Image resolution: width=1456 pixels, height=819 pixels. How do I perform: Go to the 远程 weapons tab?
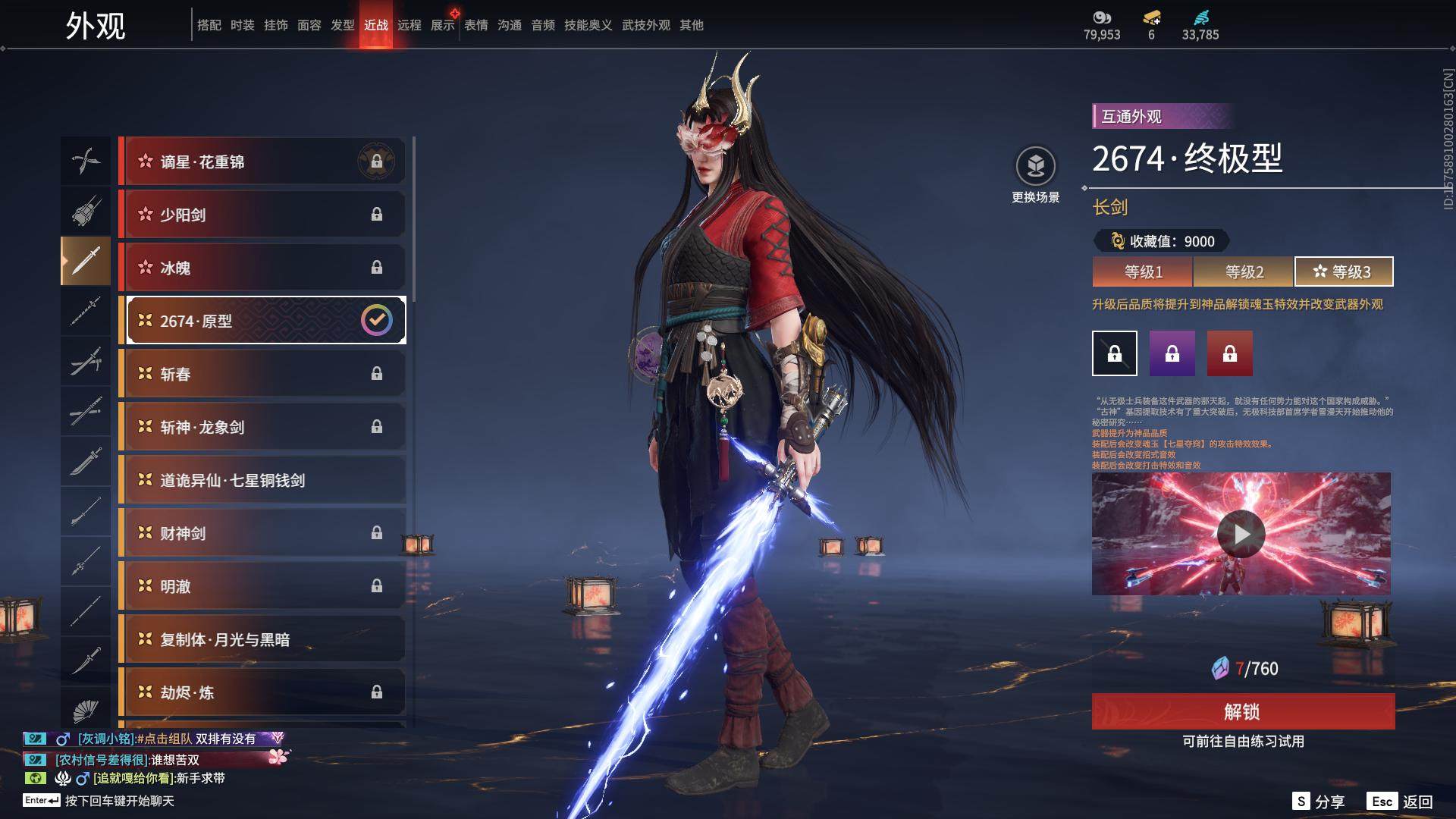click(409, 25)
